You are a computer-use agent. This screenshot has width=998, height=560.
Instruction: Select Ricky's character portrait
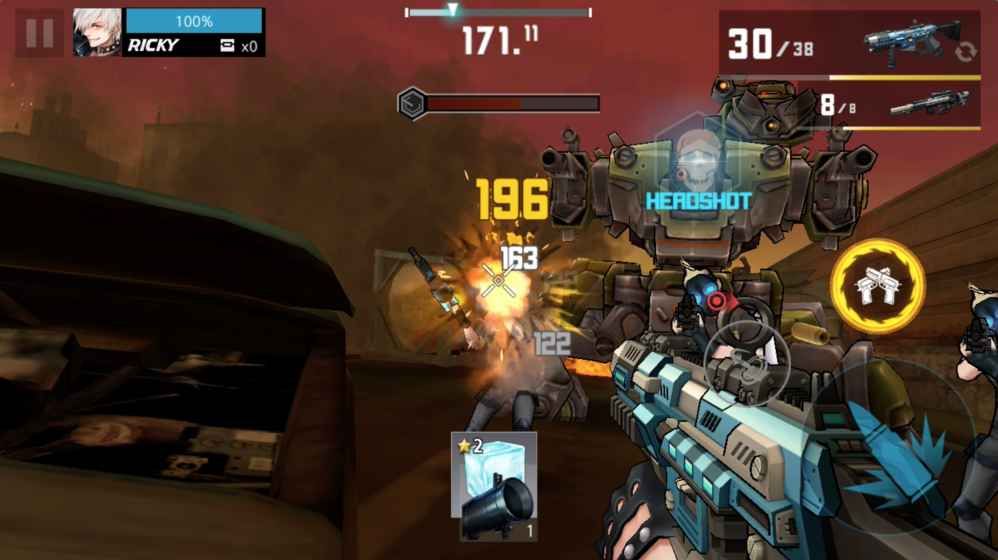[97, 33]
